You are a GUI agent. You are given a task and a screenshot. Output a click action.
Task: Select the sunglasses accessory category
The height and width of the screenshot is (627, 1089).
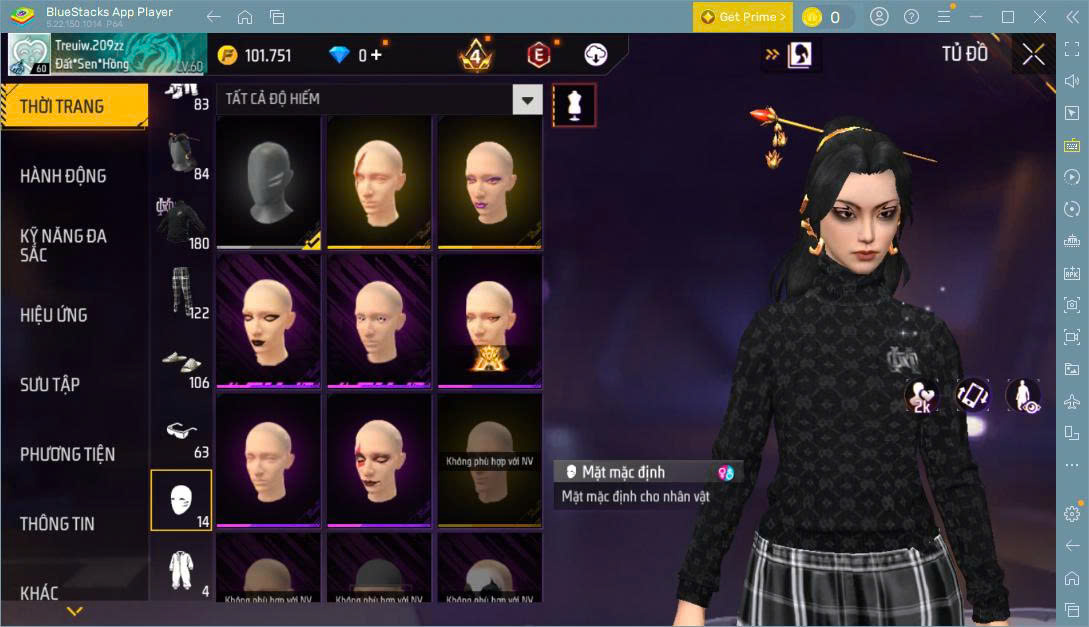pyautogui.click(x=181, y=431)
